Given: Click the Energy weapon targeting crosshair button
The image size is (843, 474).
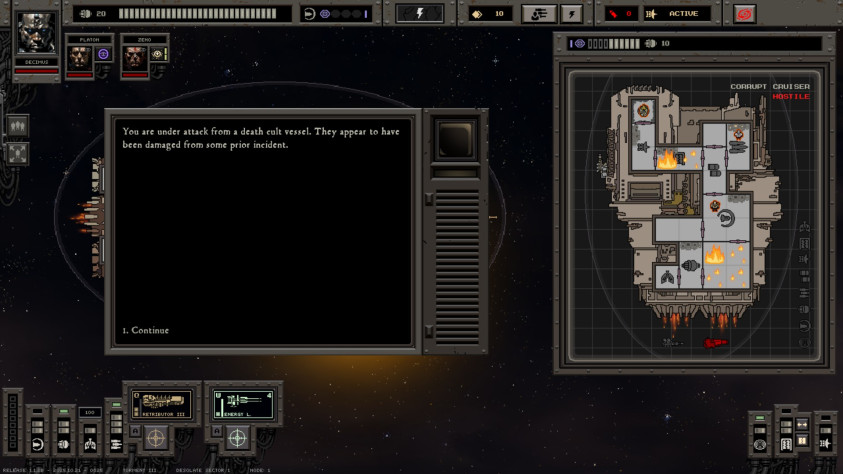Looking at the screenshot, I should click(237, 438).
